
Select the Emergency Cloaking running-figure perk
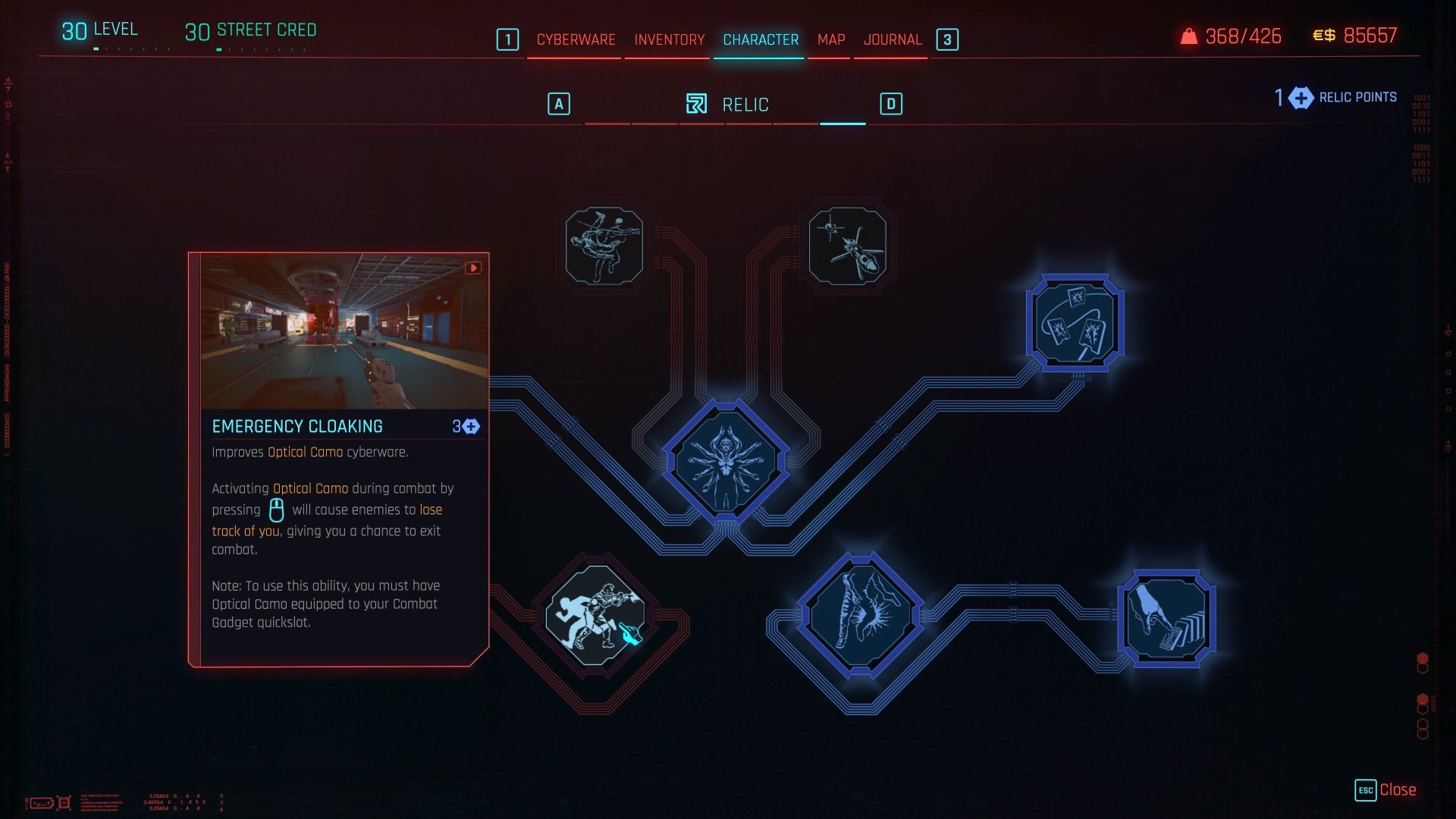point(596,616)
